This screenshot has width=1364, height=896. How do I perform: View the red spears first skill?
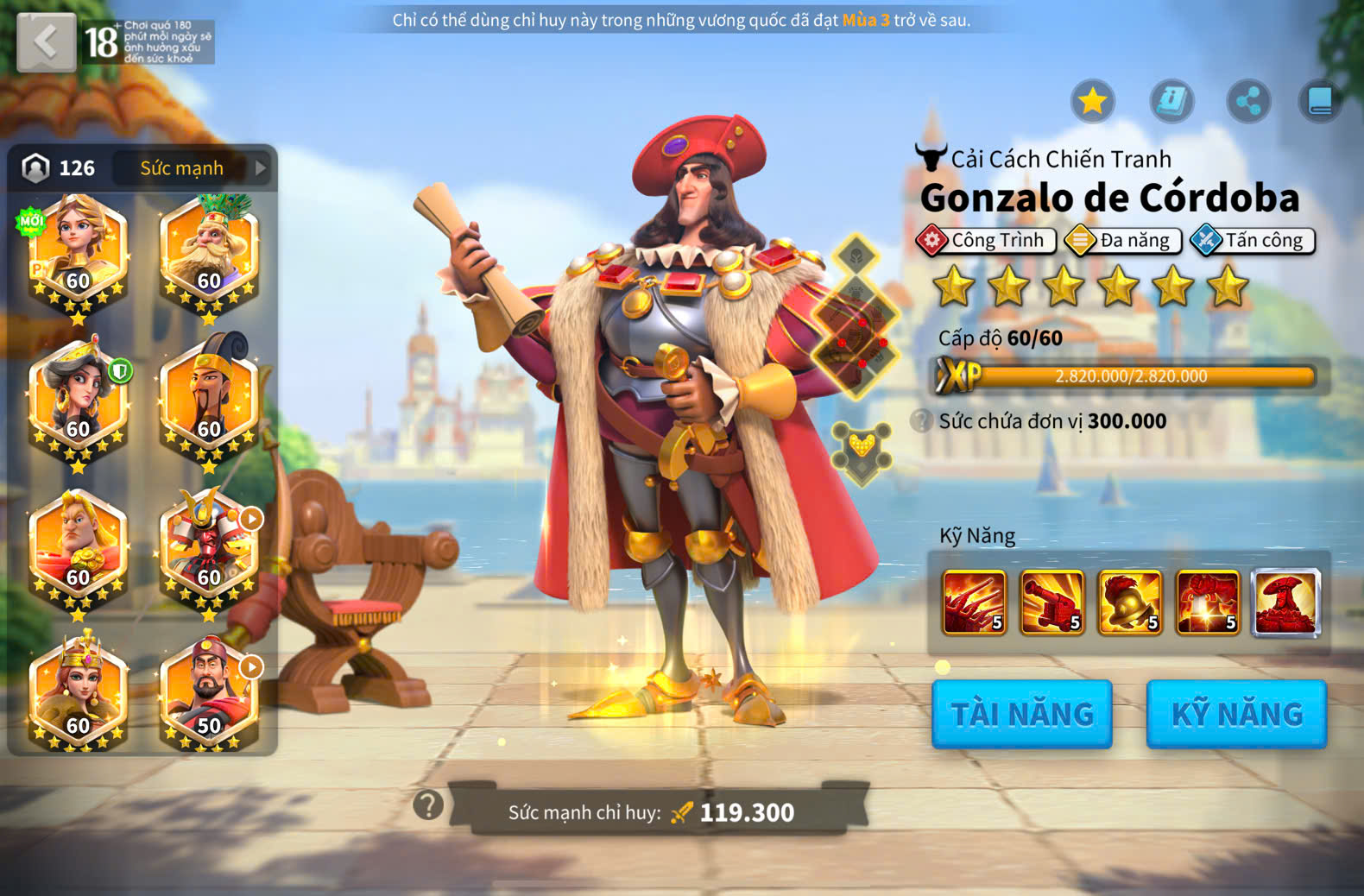[x=974, y=602]
